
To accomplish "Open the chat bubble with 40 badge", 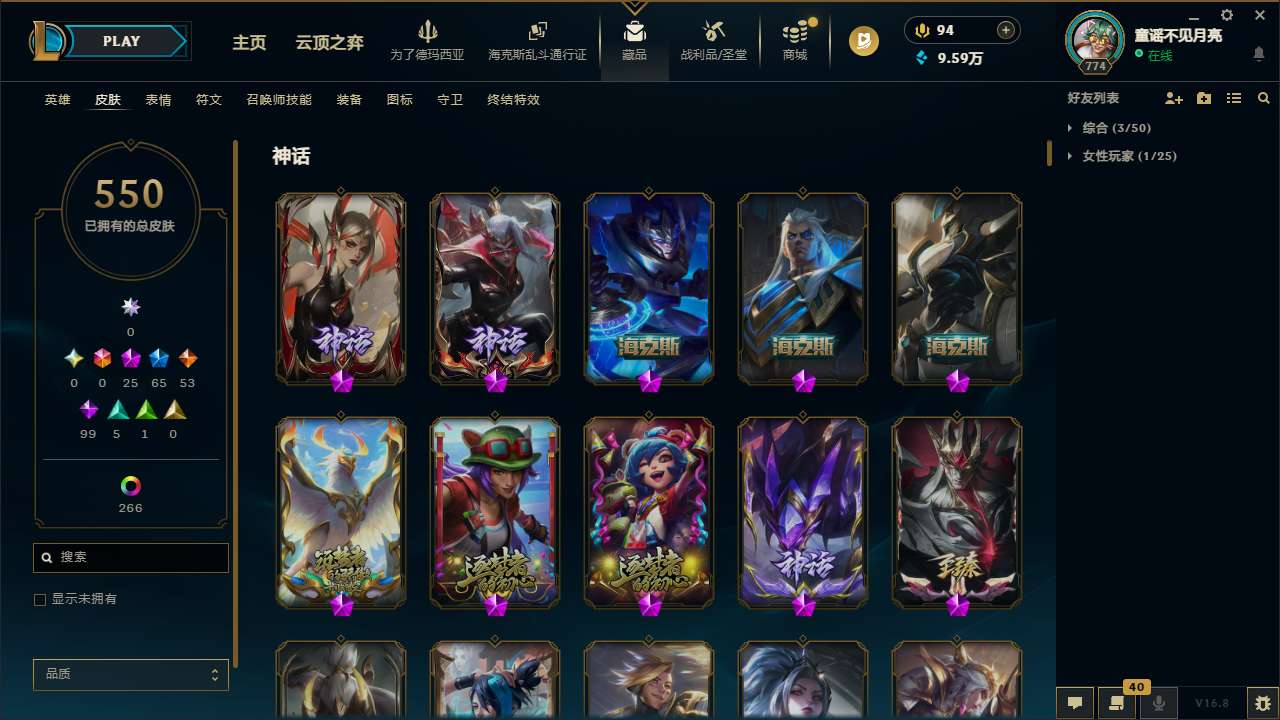I will 1118,701.
